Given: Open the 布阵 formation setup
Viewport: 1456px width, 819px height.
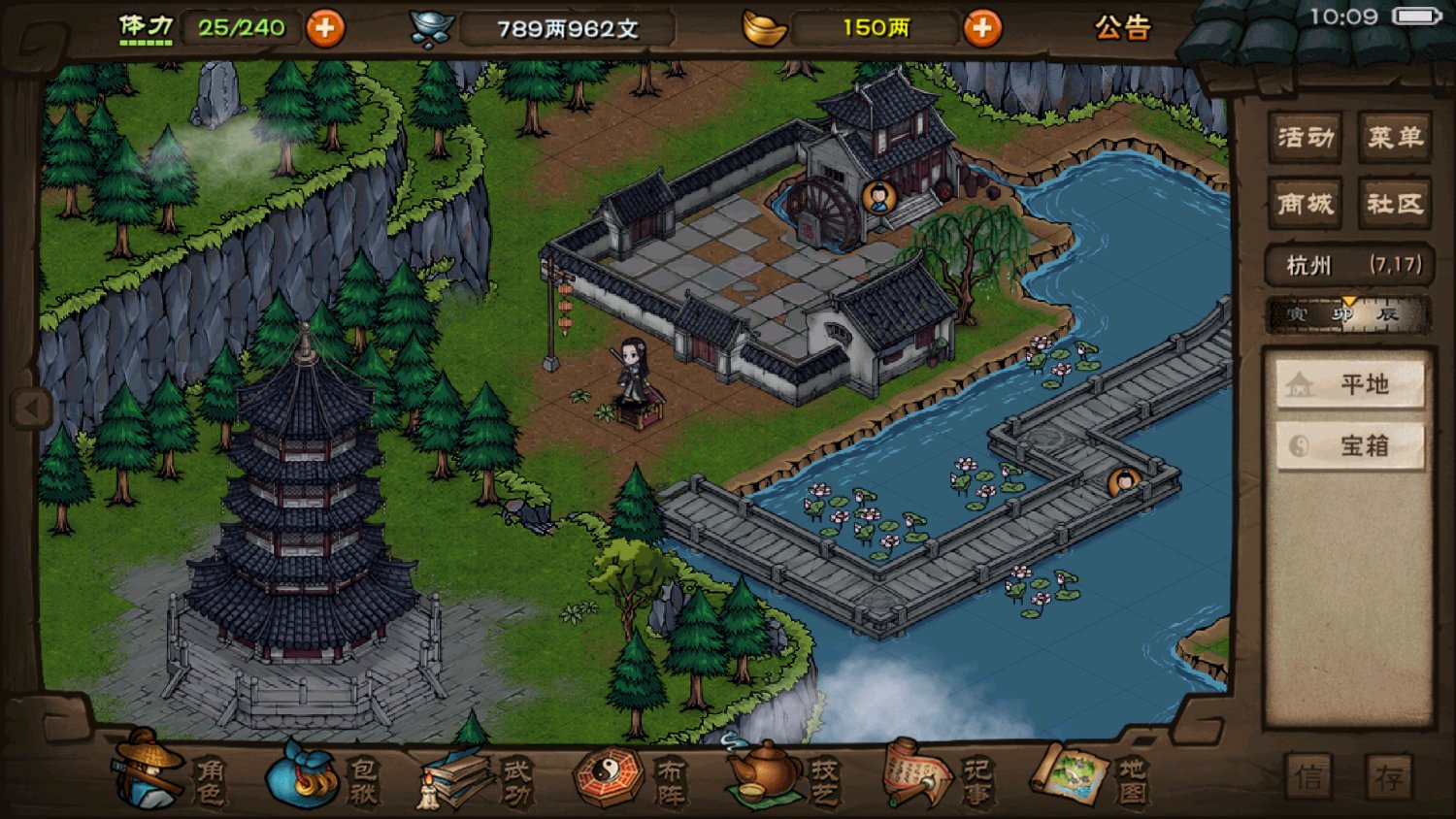Looking at the screenshot, I should (x=631, y=778).
